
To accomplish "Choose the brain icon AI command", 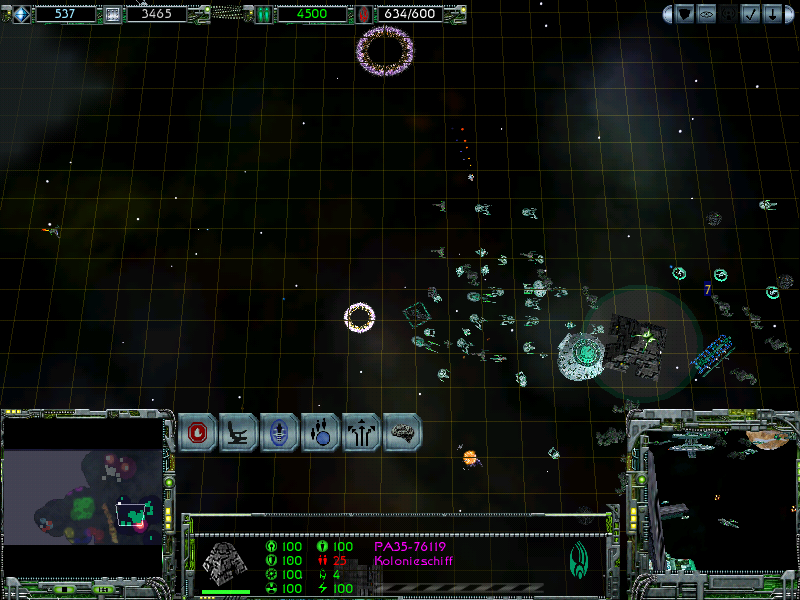I will 403,432.
